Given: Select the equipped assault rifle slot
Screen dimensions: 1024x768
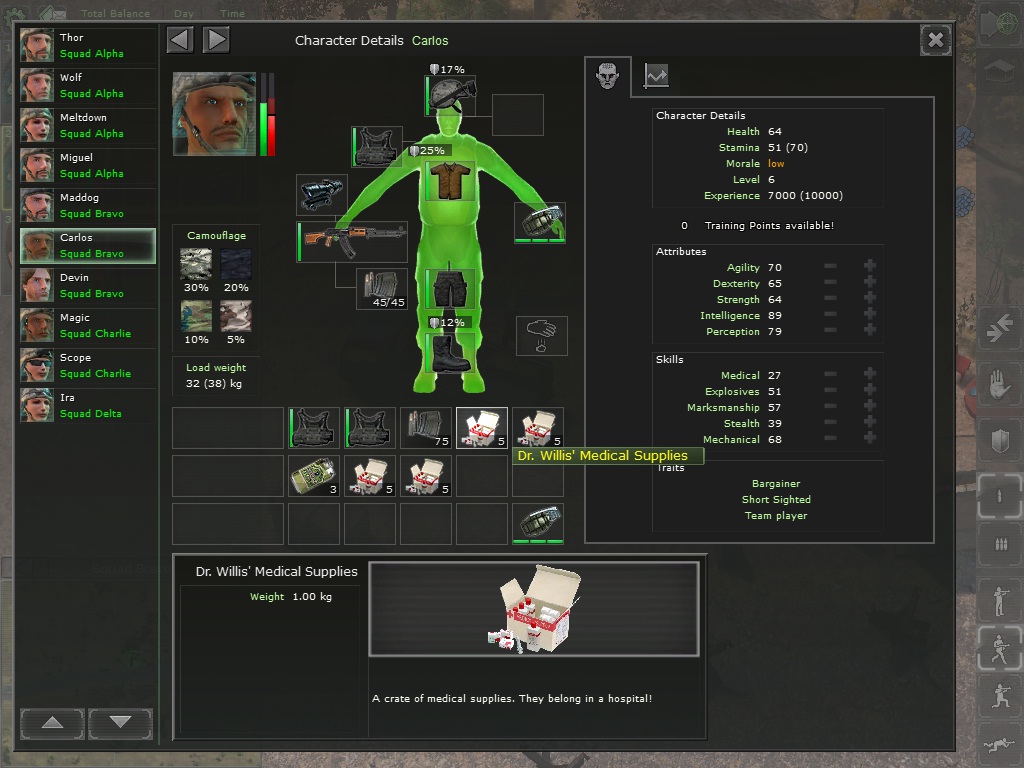Looking at the screenshot, I should coord(353,241).
